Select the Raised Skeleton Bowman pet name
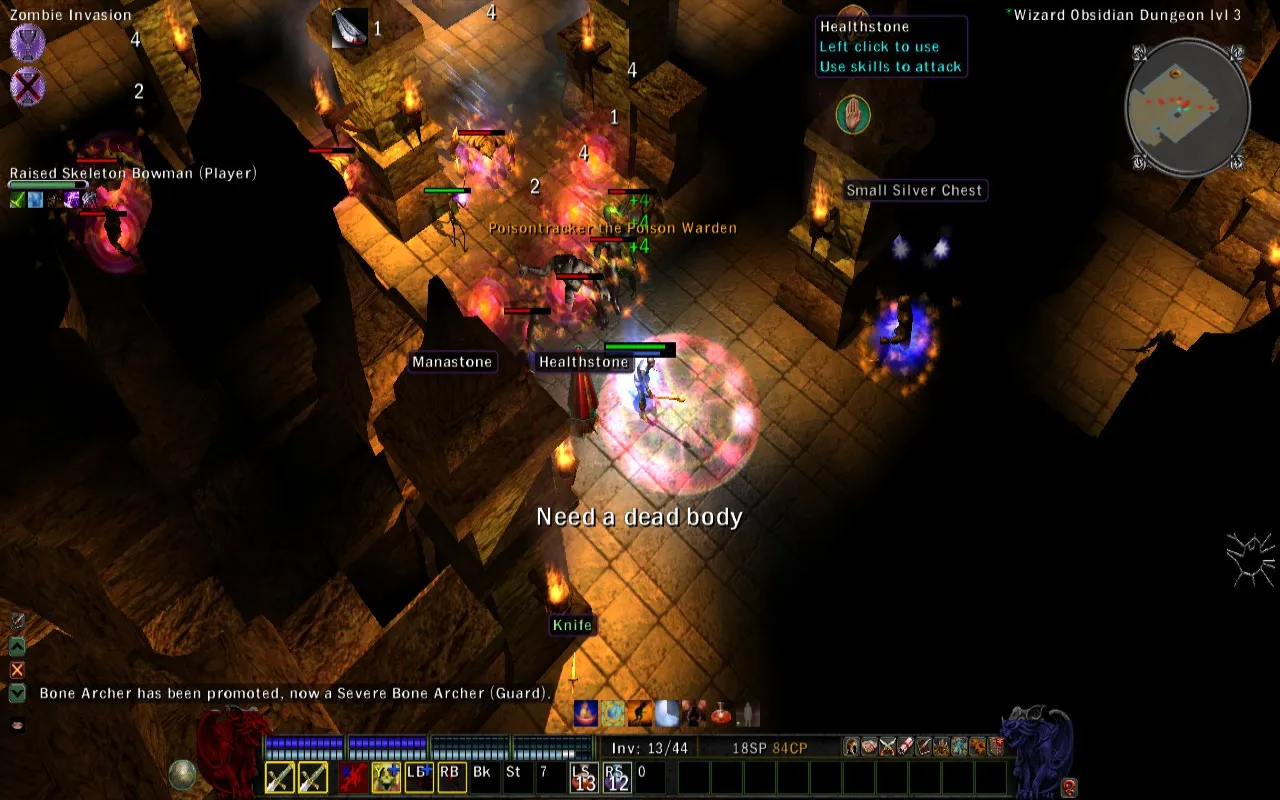This screenshot has width=1280, height=800. click(133, 173)
